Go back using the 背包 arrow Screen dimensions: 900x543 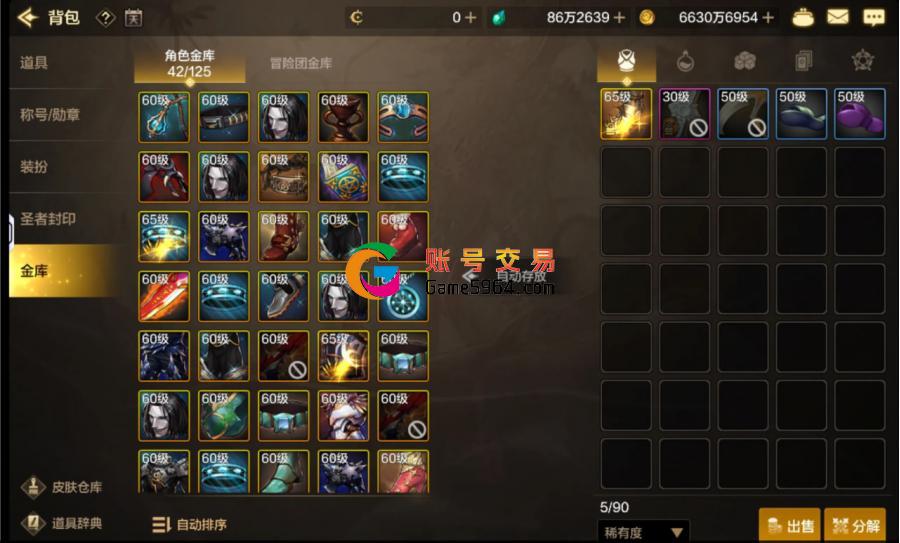[27, 17]
